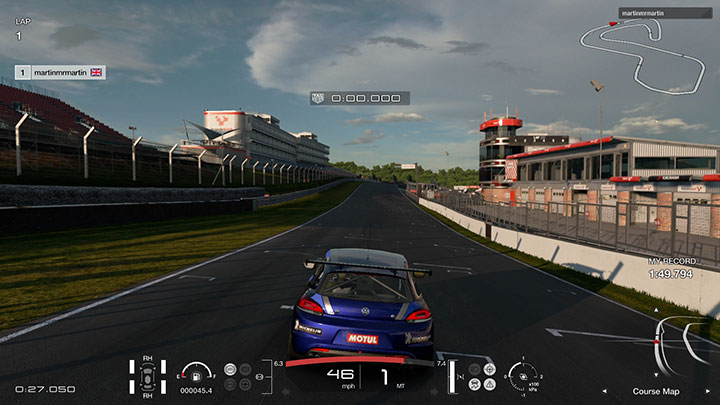Click the Course Map label
This screenshot has height=405, width=720.
(655, 391)
